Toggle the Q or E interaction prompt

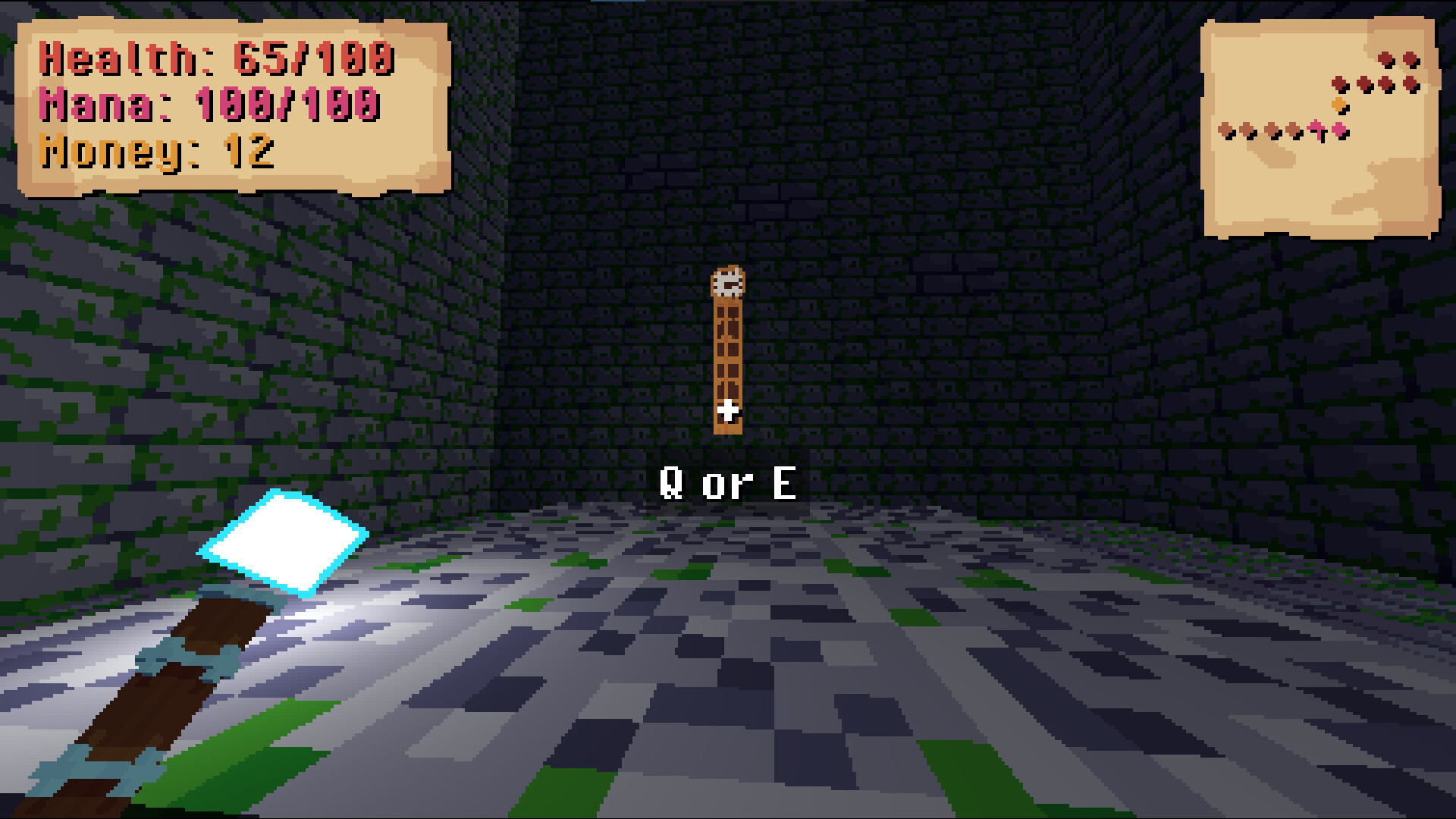pyautogui.click(x=730, y=480)
